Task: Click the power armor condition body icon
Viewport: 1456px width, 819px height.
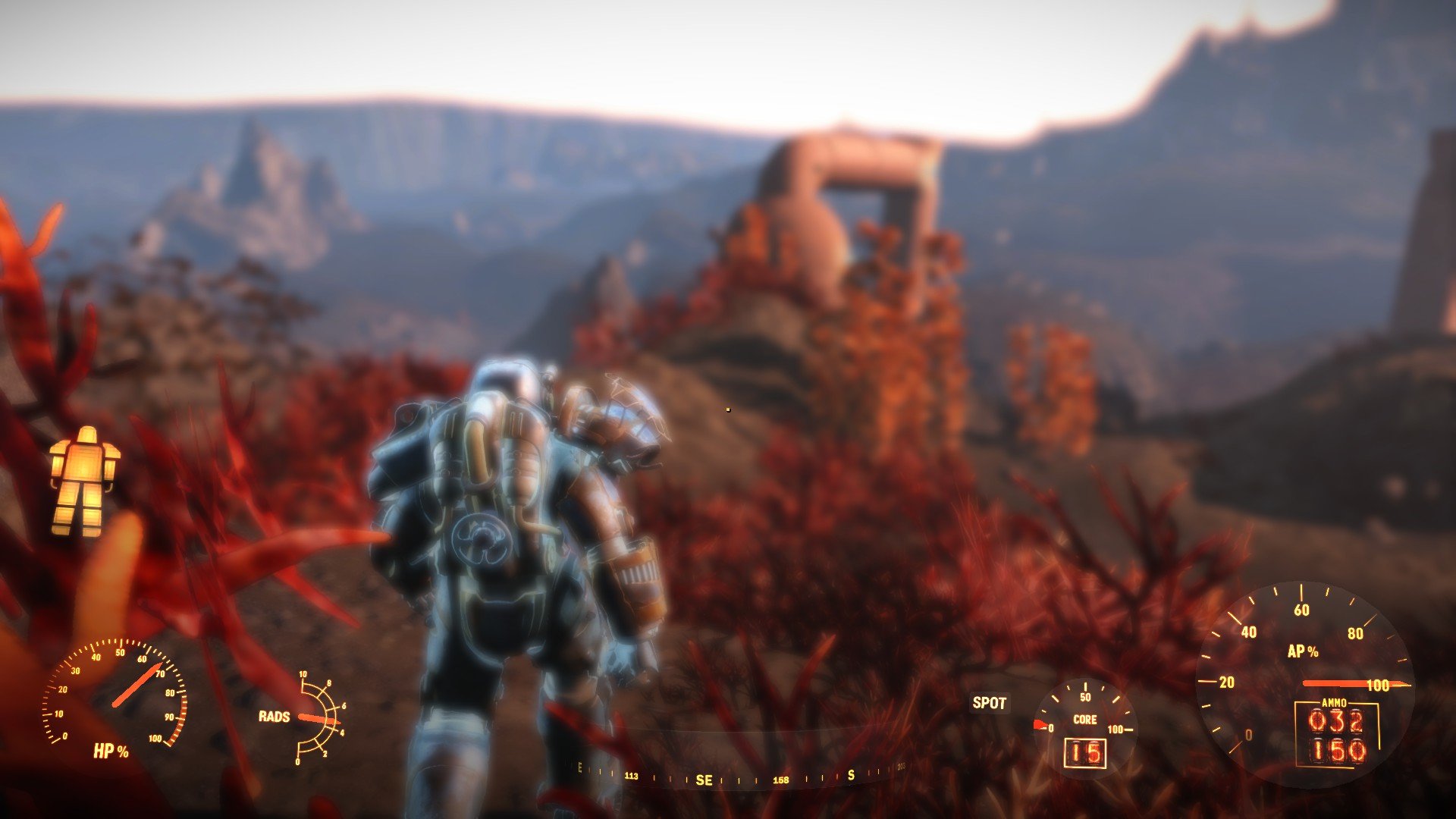Action: click(x=83, y=478)
